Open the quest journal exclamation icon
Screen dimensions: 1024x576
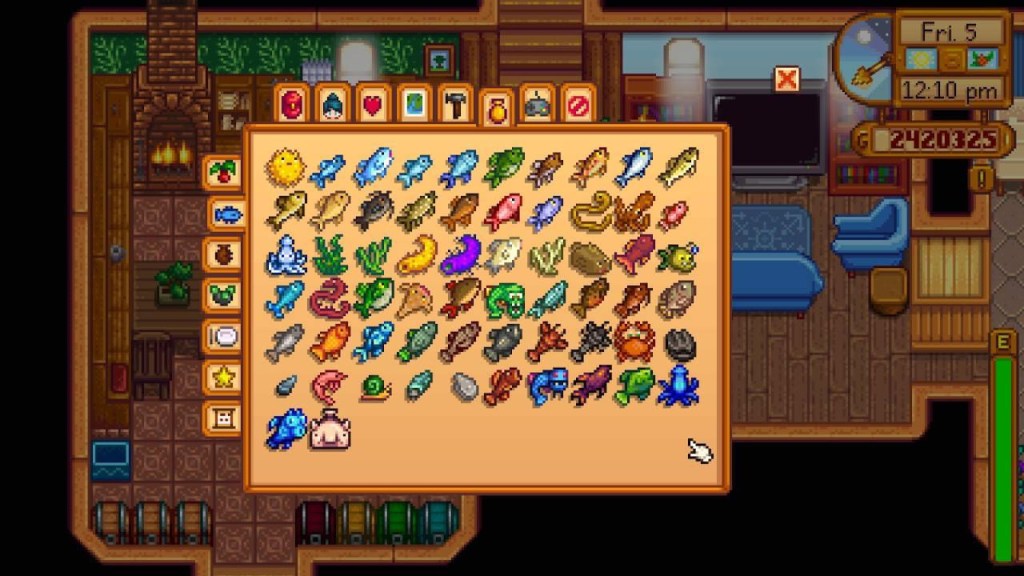point(985,180)
